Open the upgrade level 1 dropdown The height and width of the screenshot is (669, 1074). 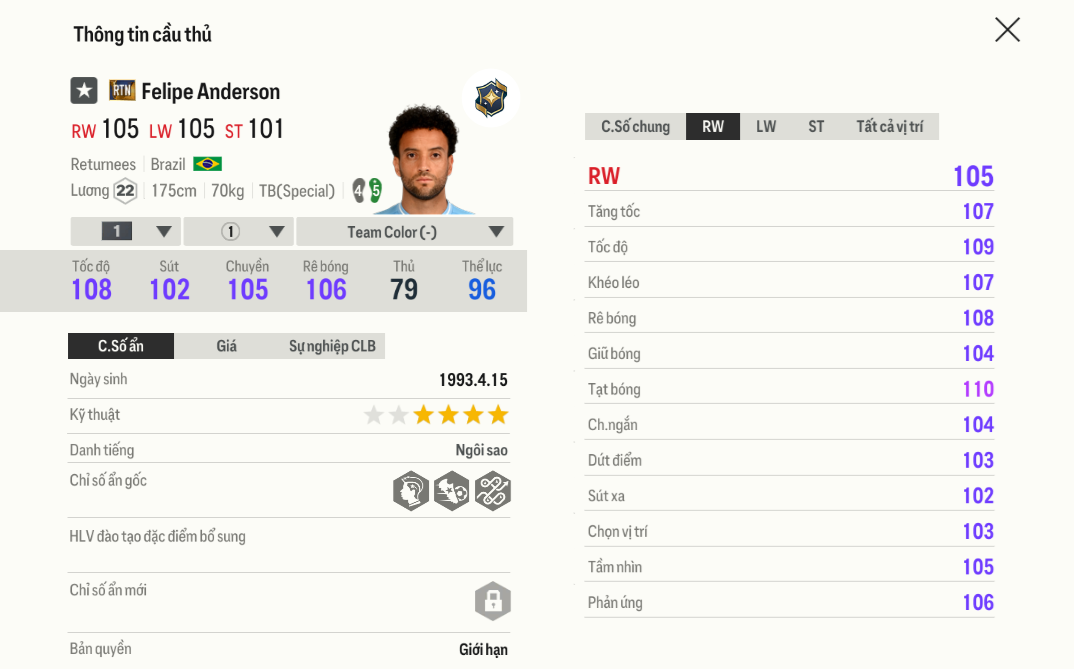point(126,232)
